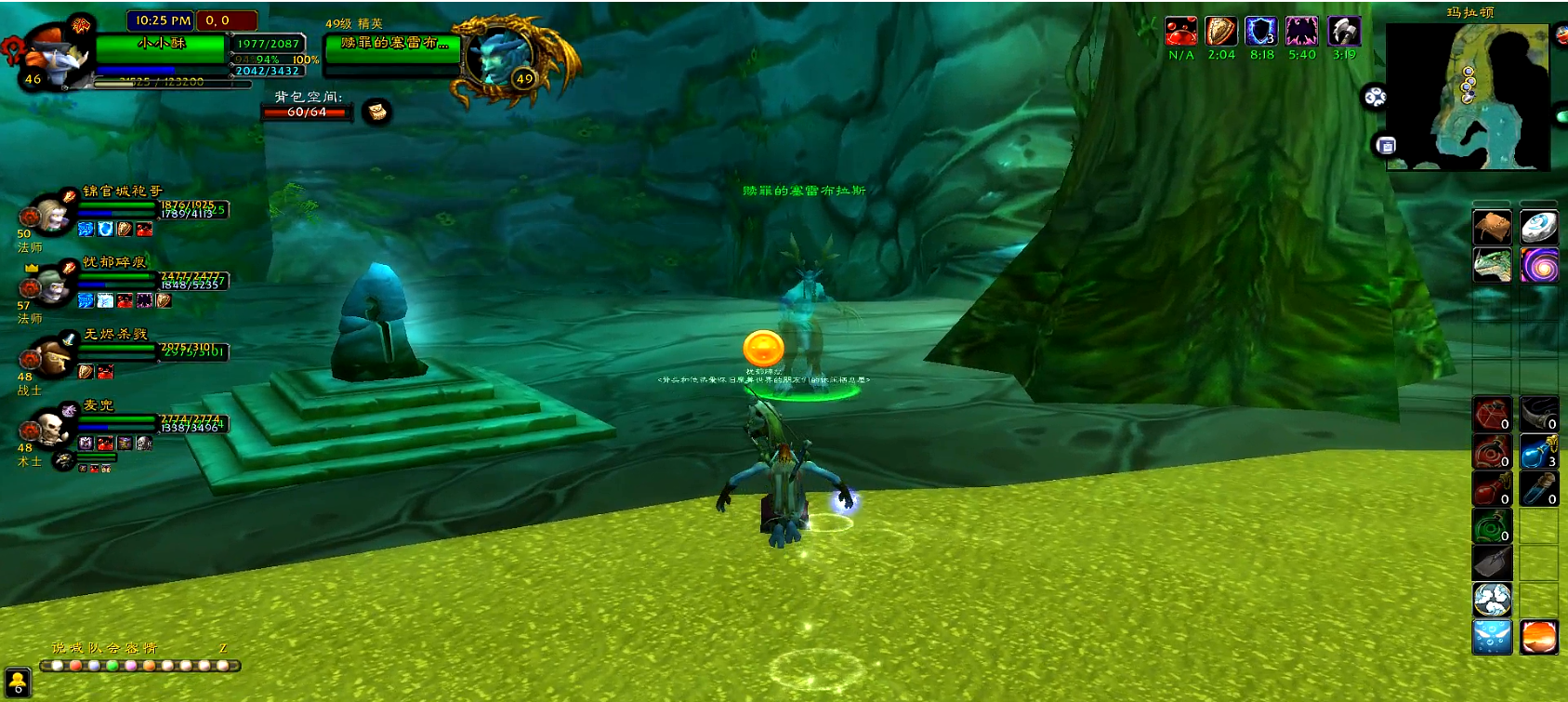The image size is (1568, 702).
Task: Use the hearthstone action slot
Action: (1538, 227)
